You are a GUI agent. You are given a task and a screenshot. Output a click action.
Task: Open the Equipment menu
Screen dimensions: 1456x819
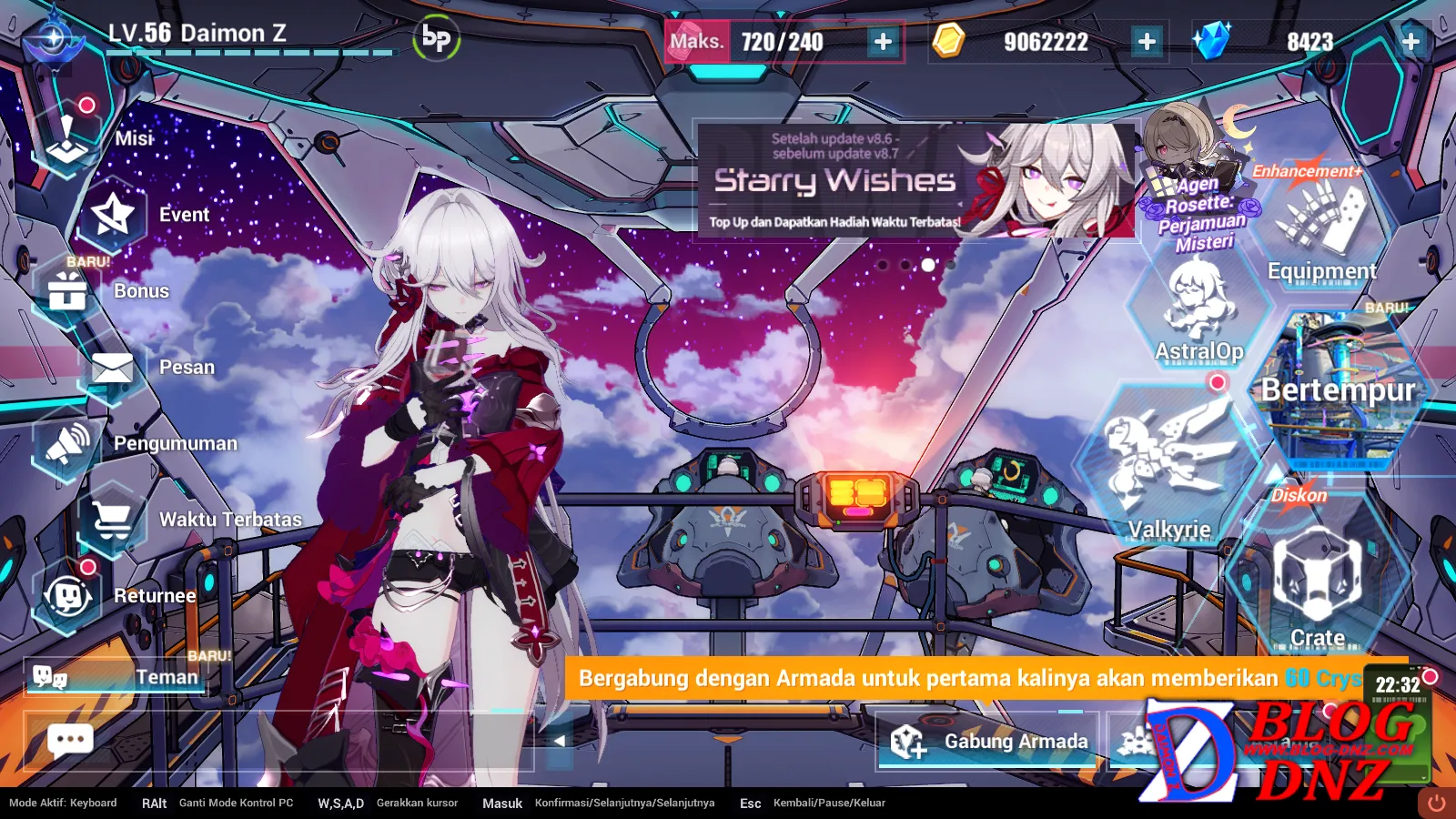[1321, 227]
